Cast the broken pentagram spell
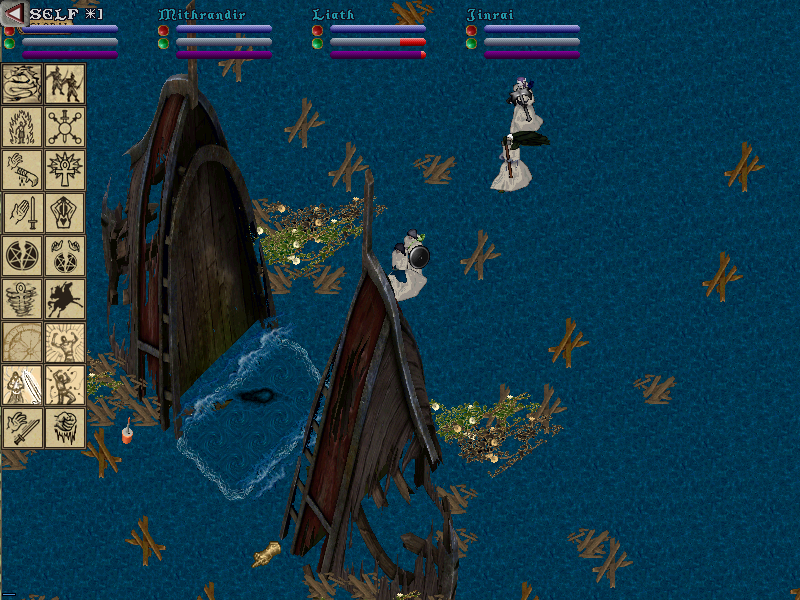 (x=22, y=256)
